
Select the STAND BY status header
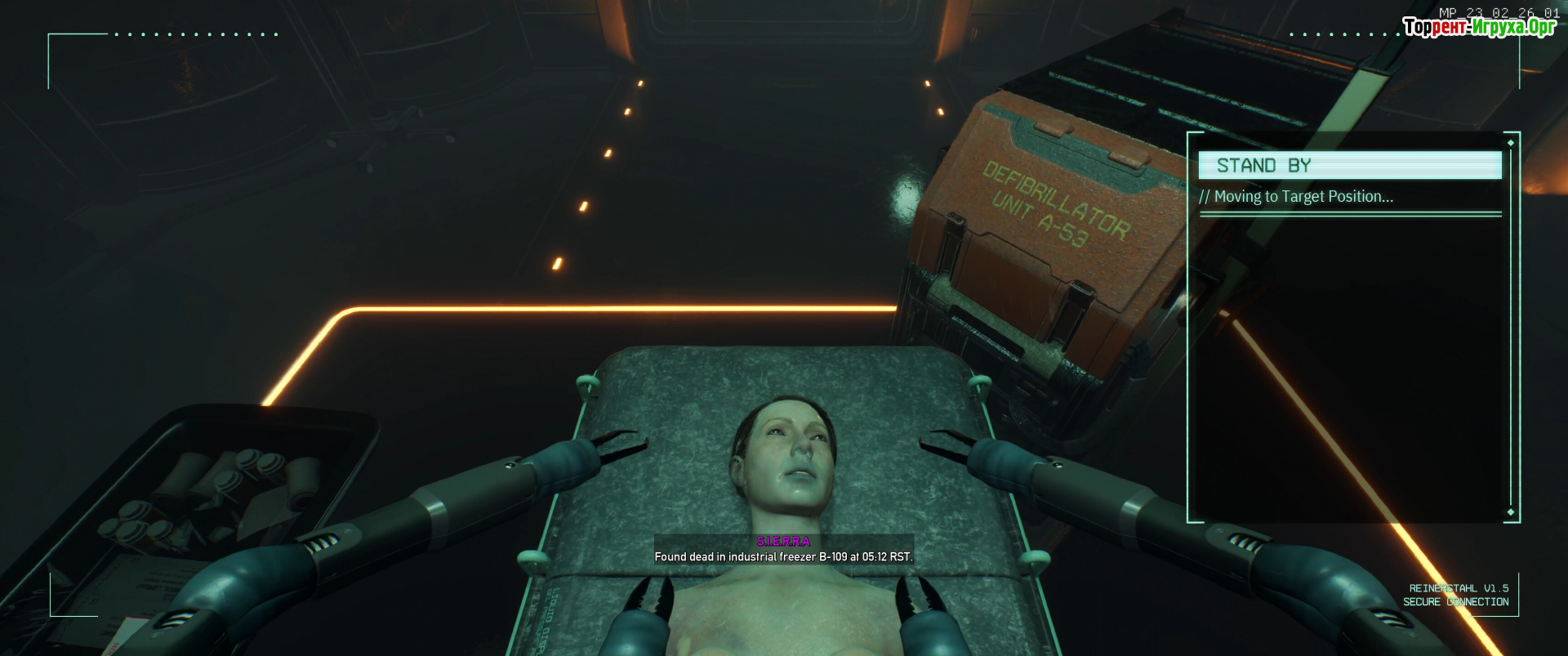pyautogui.click(x=1349, y=165)
